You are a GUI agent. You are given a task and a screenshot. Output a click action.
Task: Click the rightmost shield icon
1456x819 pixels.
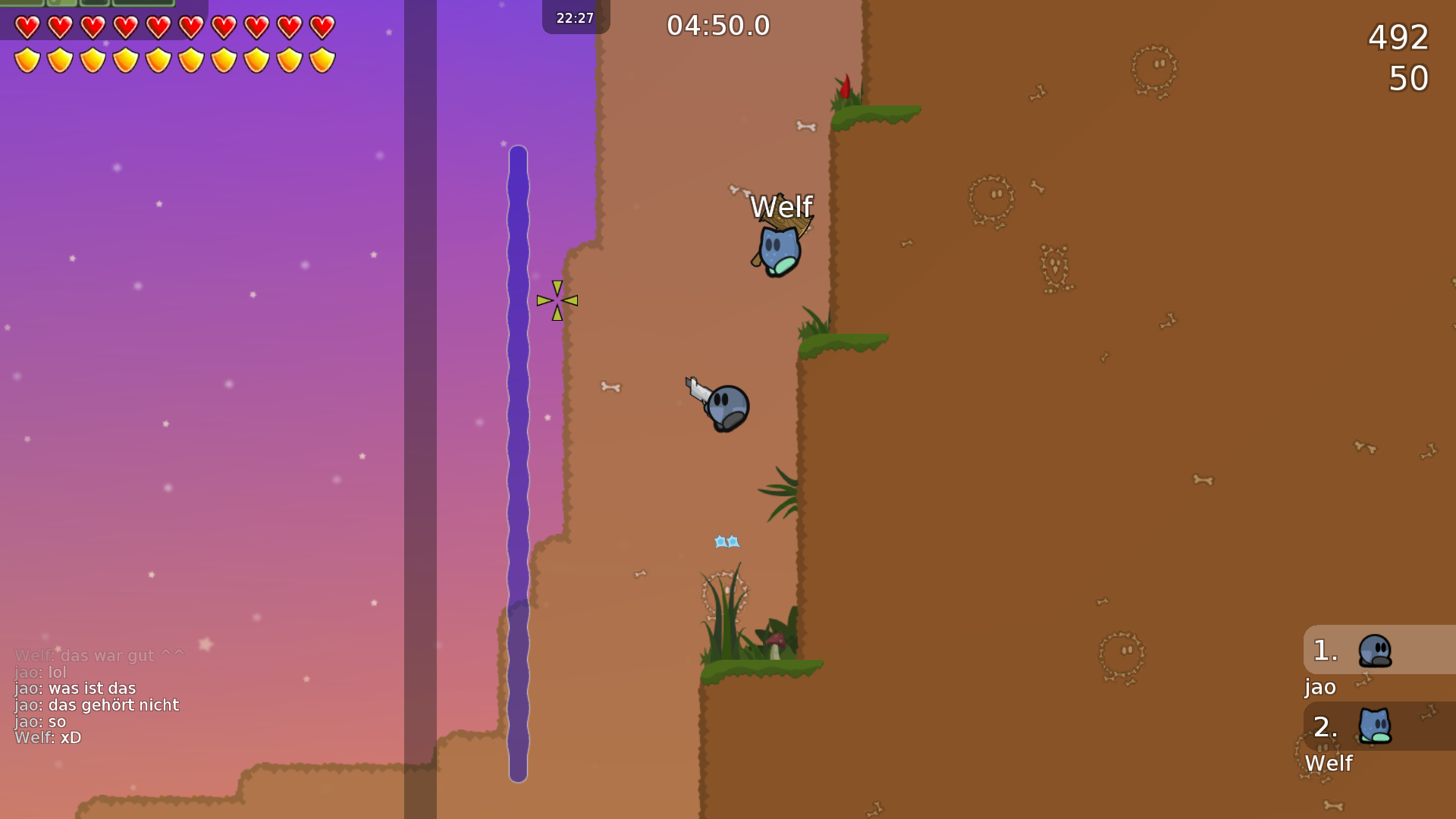coord(322,58)
